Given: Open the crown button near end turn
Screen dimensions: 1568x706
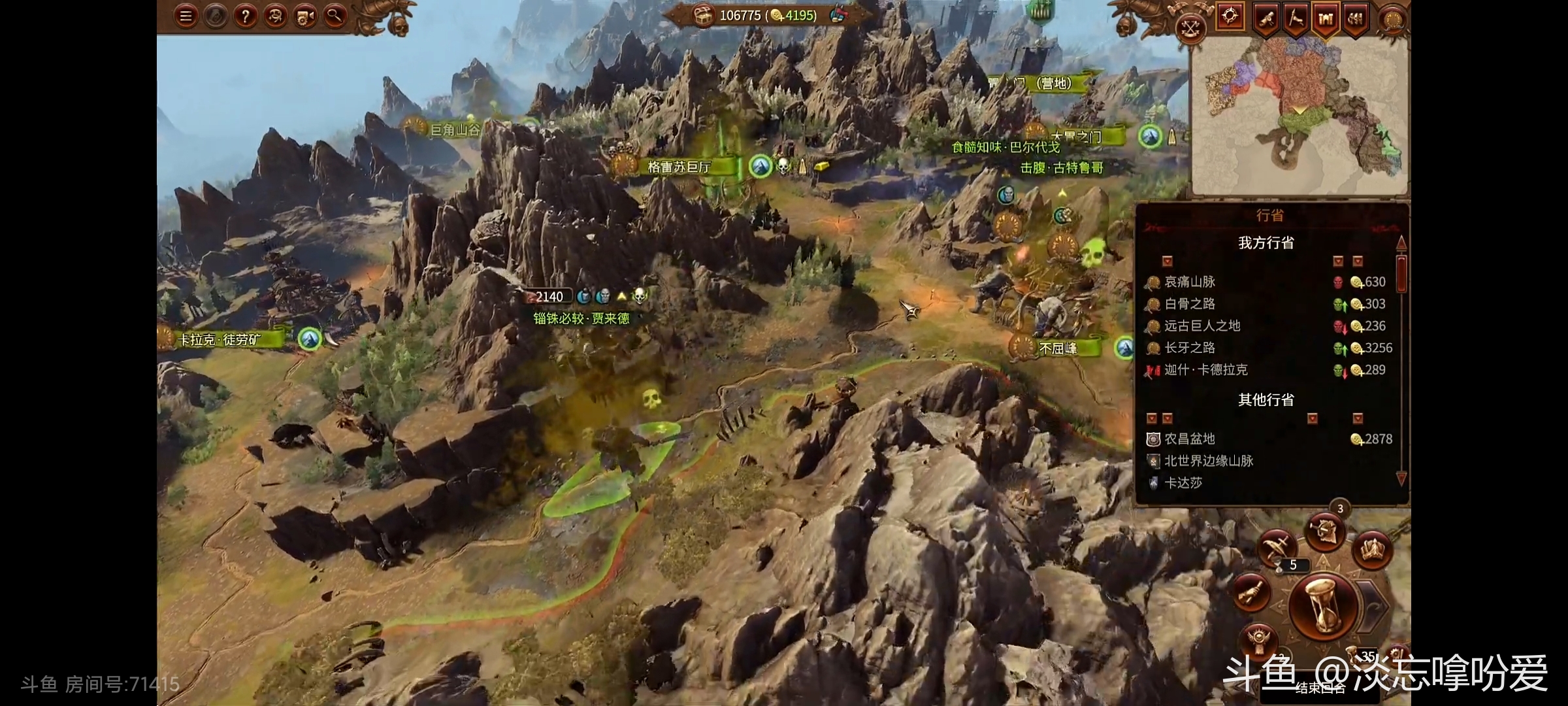Looking at the screenshot, I should pyautogui.click(x=1371, y=549).
